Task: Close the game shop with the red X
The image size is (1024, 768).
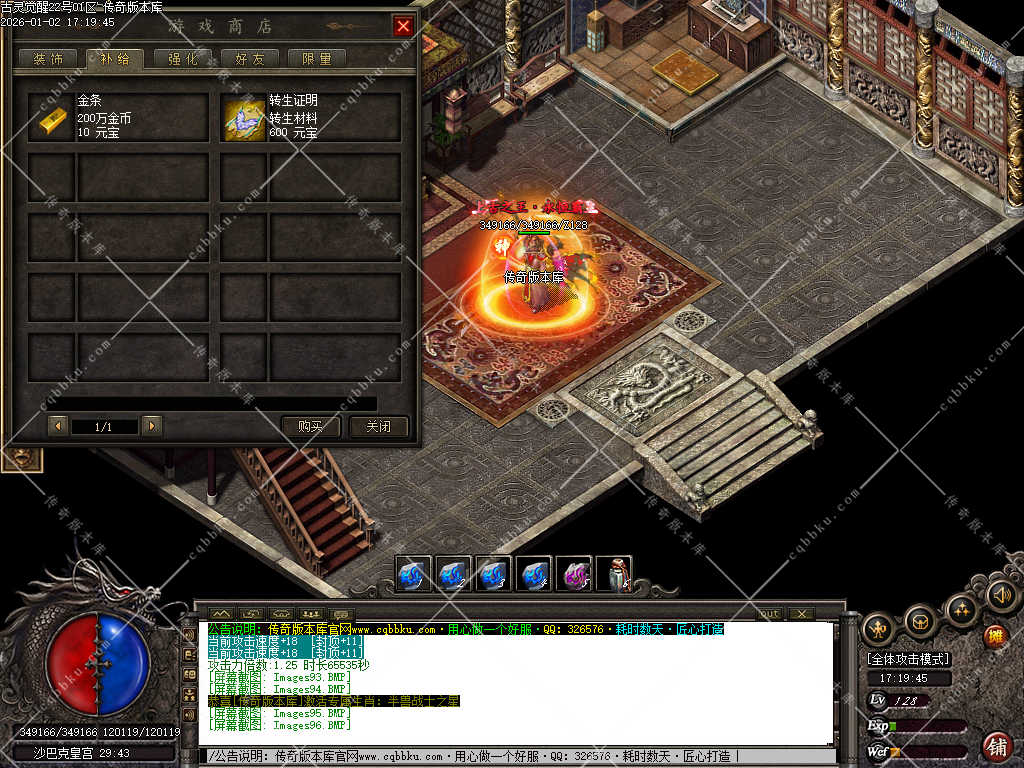Action: pos(403,26)
